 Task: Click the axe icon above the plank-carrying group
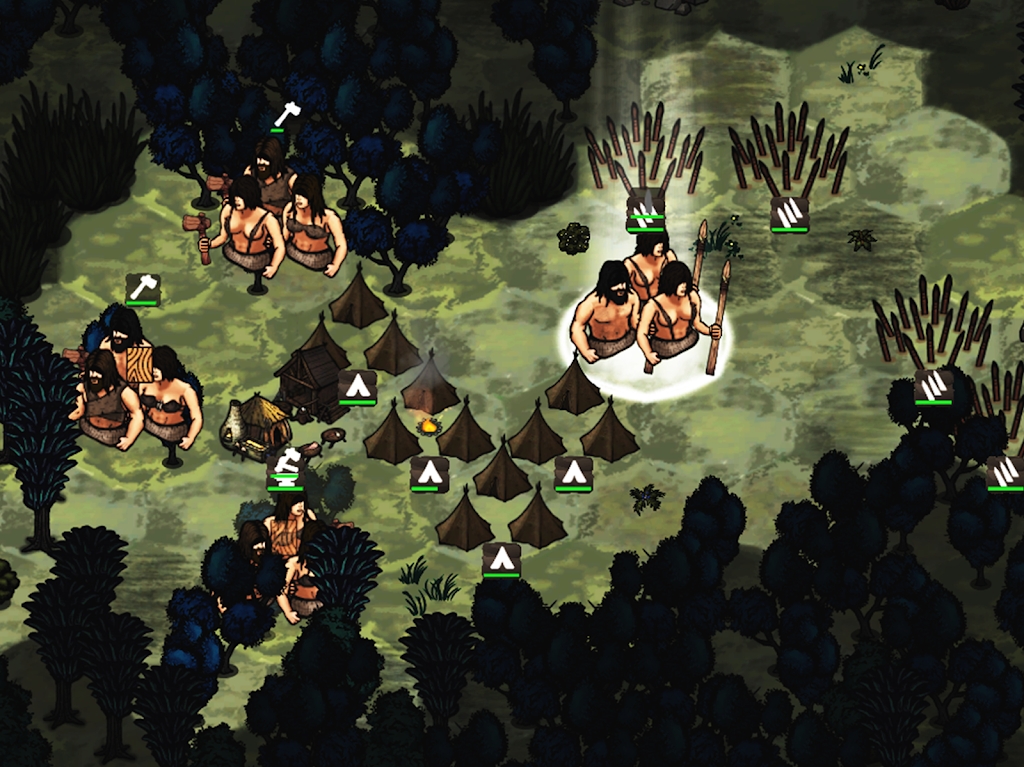[143, 289]
